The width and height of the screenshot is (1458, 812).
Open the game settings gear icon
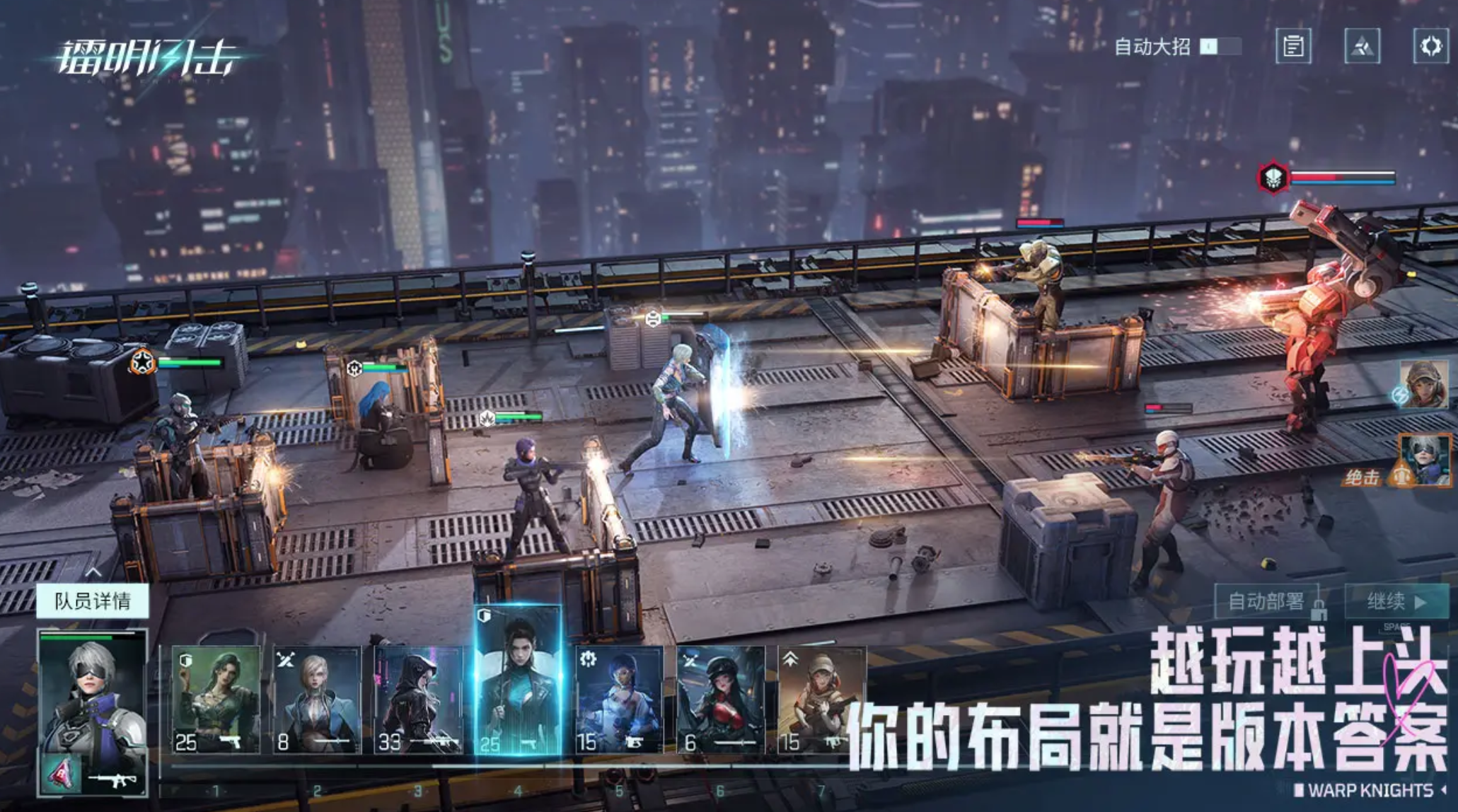[x=1430, y=46]
